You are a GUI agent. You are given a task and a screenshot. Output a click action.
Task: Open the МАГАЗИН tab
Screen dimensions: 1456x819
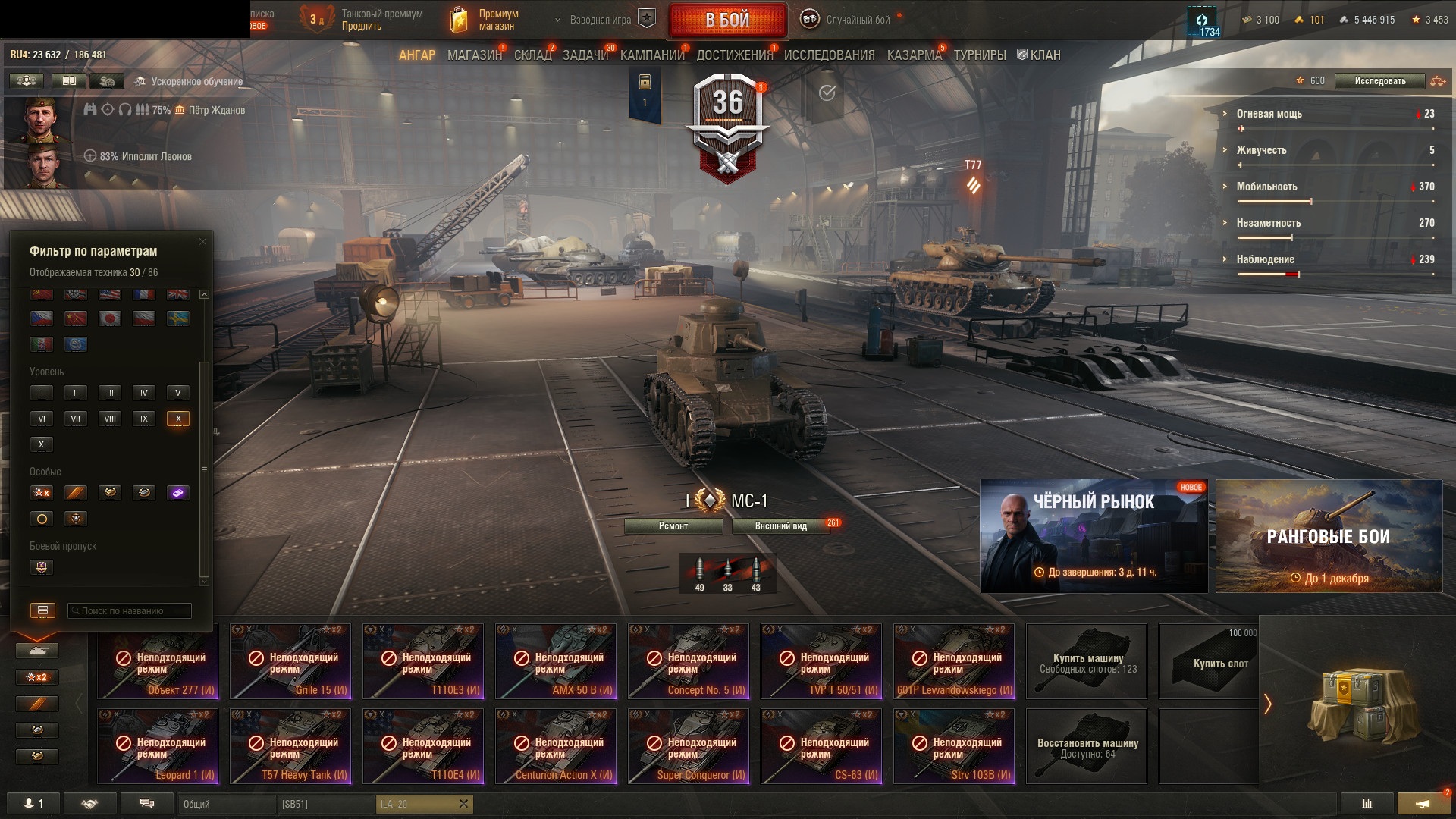[474, 55]
